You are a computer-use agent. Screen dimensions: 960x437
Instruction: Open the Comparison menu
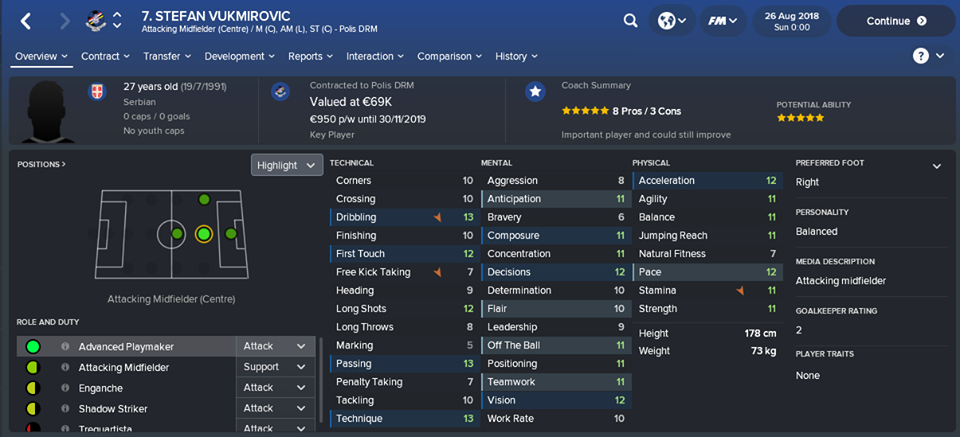[449, 56]
